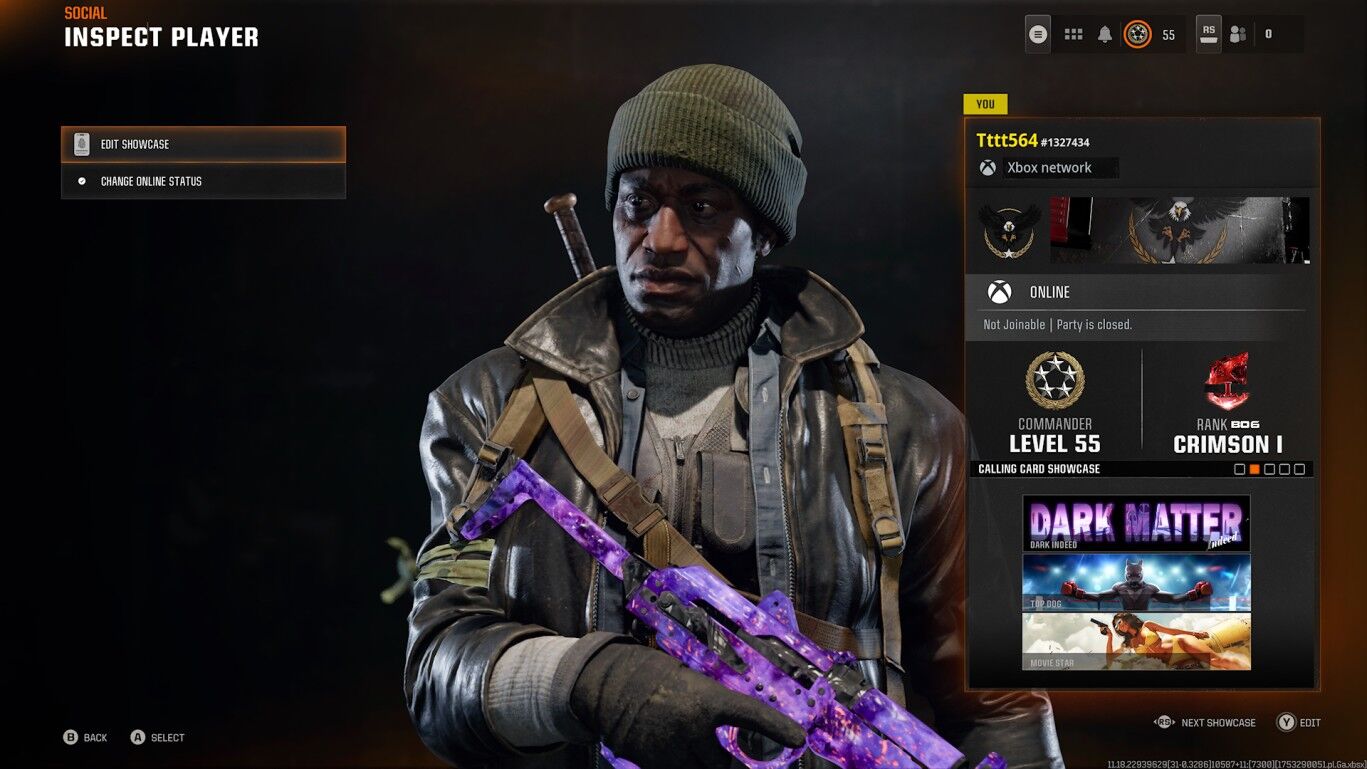
Task: Open the Xbox network dropdown label
Action: click(1059, 167)
